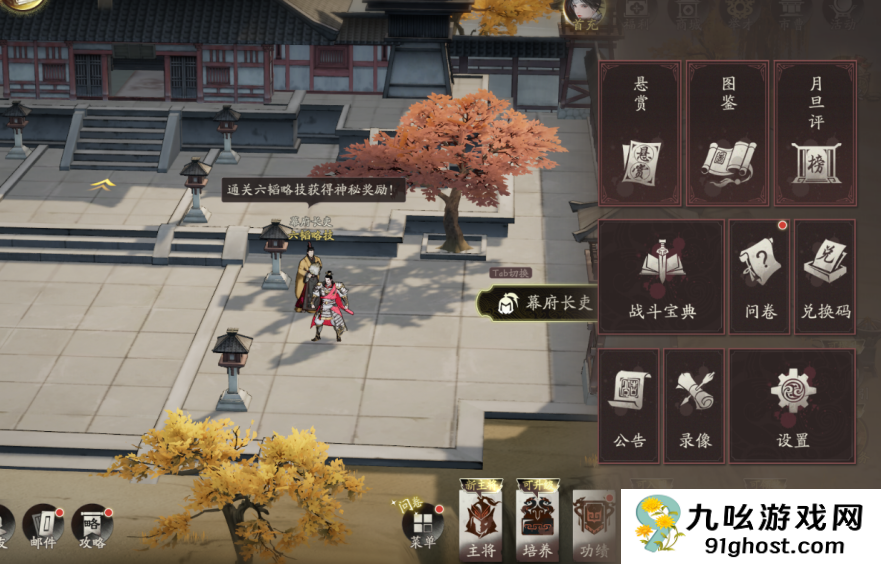881x564 pixels.
Task: Open the 攻略 strategy guide icon
Action: (x=92, y=525)
